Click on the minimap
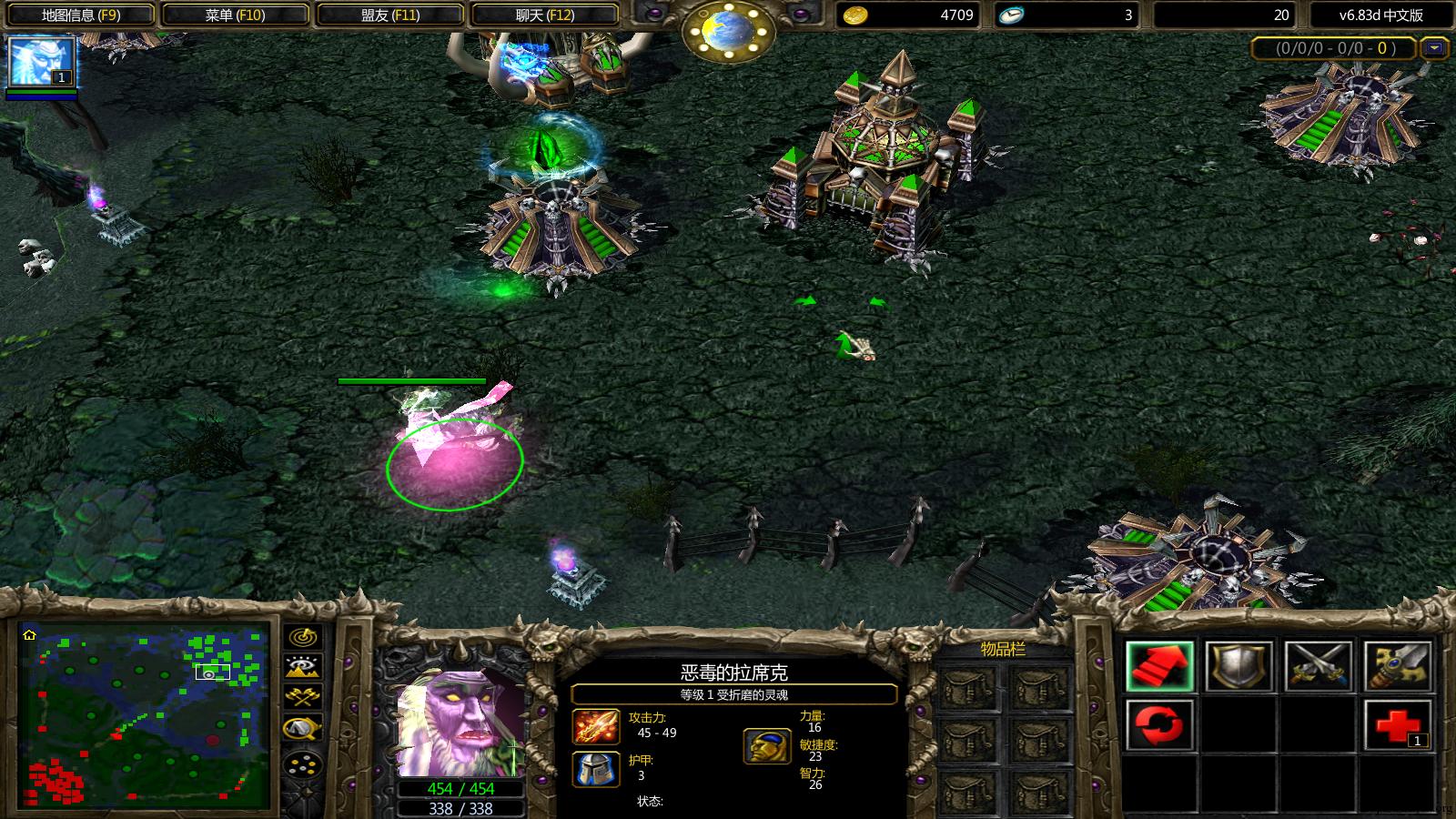The height and width of the screenshot is (819, 1456). click(144, 716)
